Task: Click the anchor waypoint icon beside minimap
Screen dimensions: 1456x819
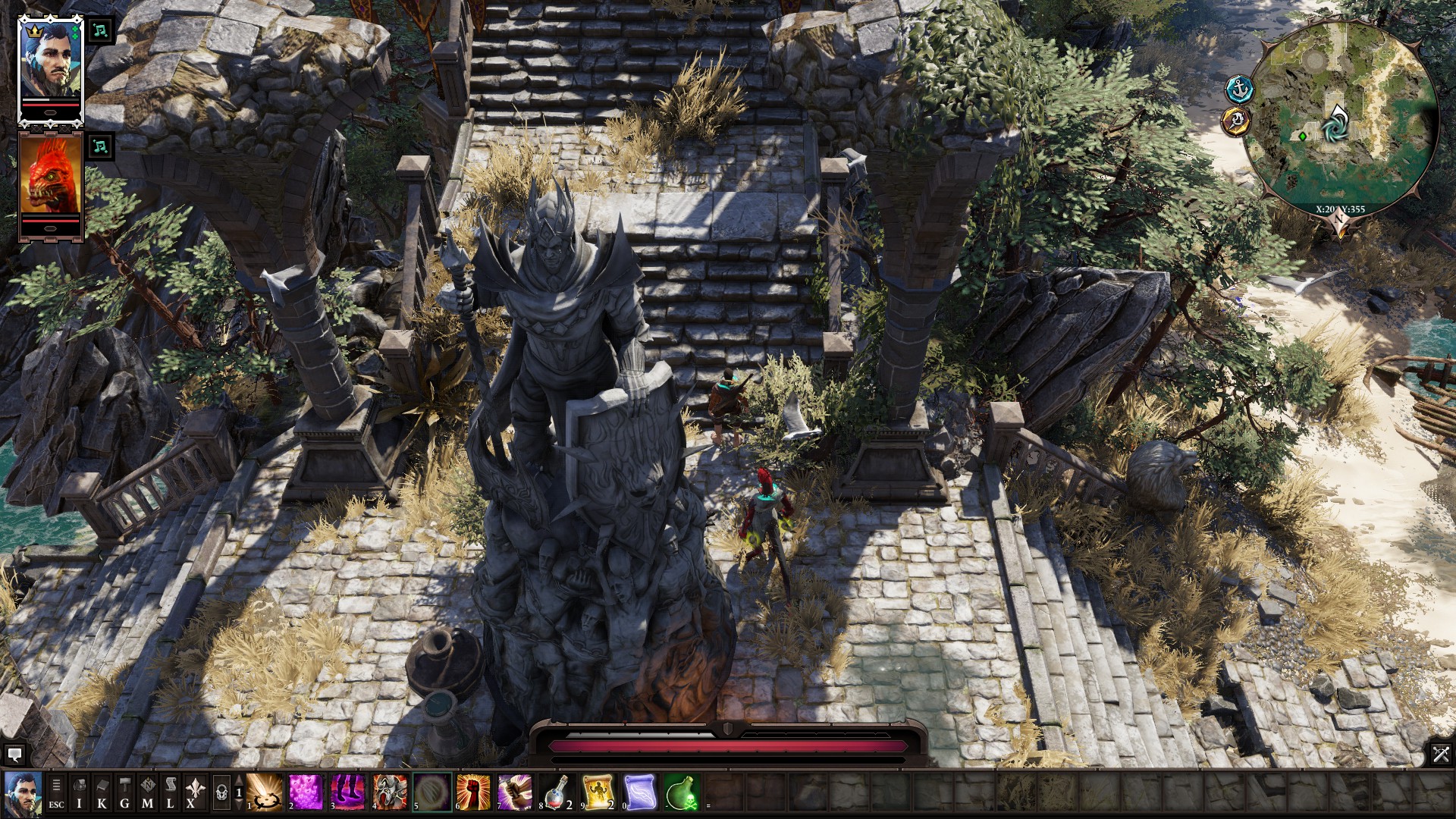Action: tap(1239, 89)
